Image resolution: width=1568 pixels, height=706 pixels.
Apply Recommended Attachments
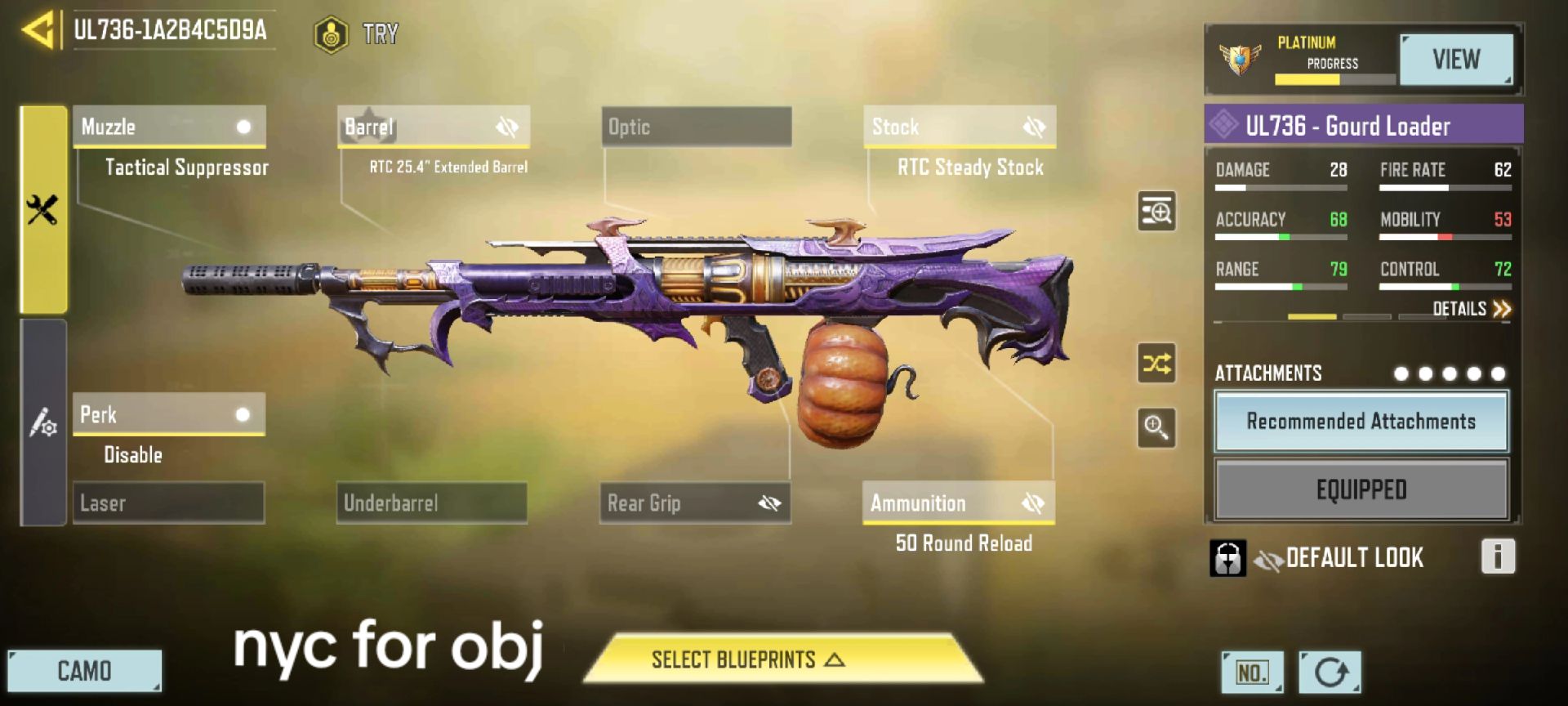1361,422
